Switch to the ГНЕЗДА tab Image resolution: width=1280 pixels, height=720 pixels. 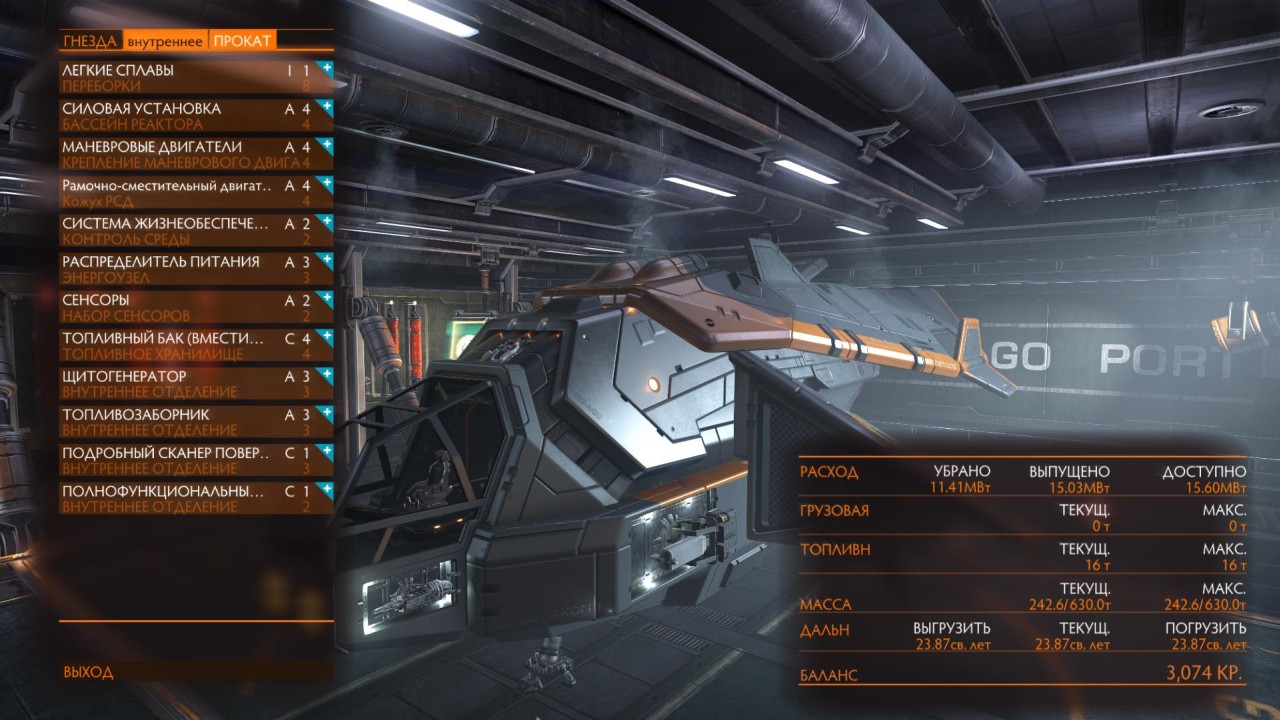coord(91,41)
